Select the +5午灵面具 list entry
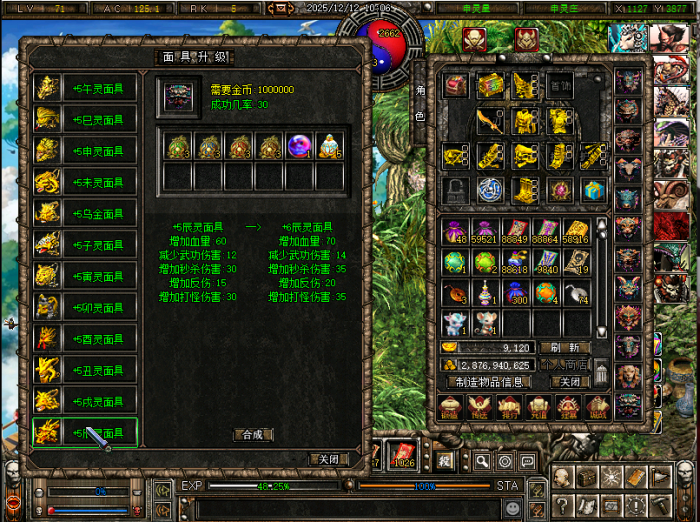Image resolution: width=700 pixels, height=522 pixels. (x=85, y=89)
